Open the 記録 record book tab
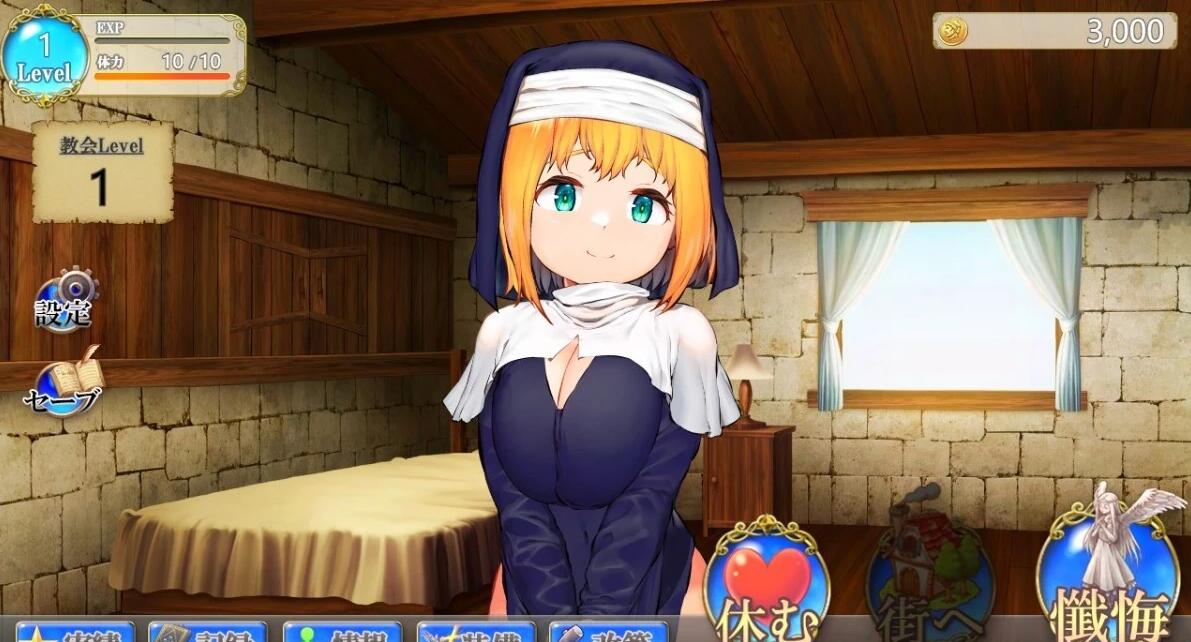The width and height of the screenshot is (1191, 642). (x=209, y=632)
